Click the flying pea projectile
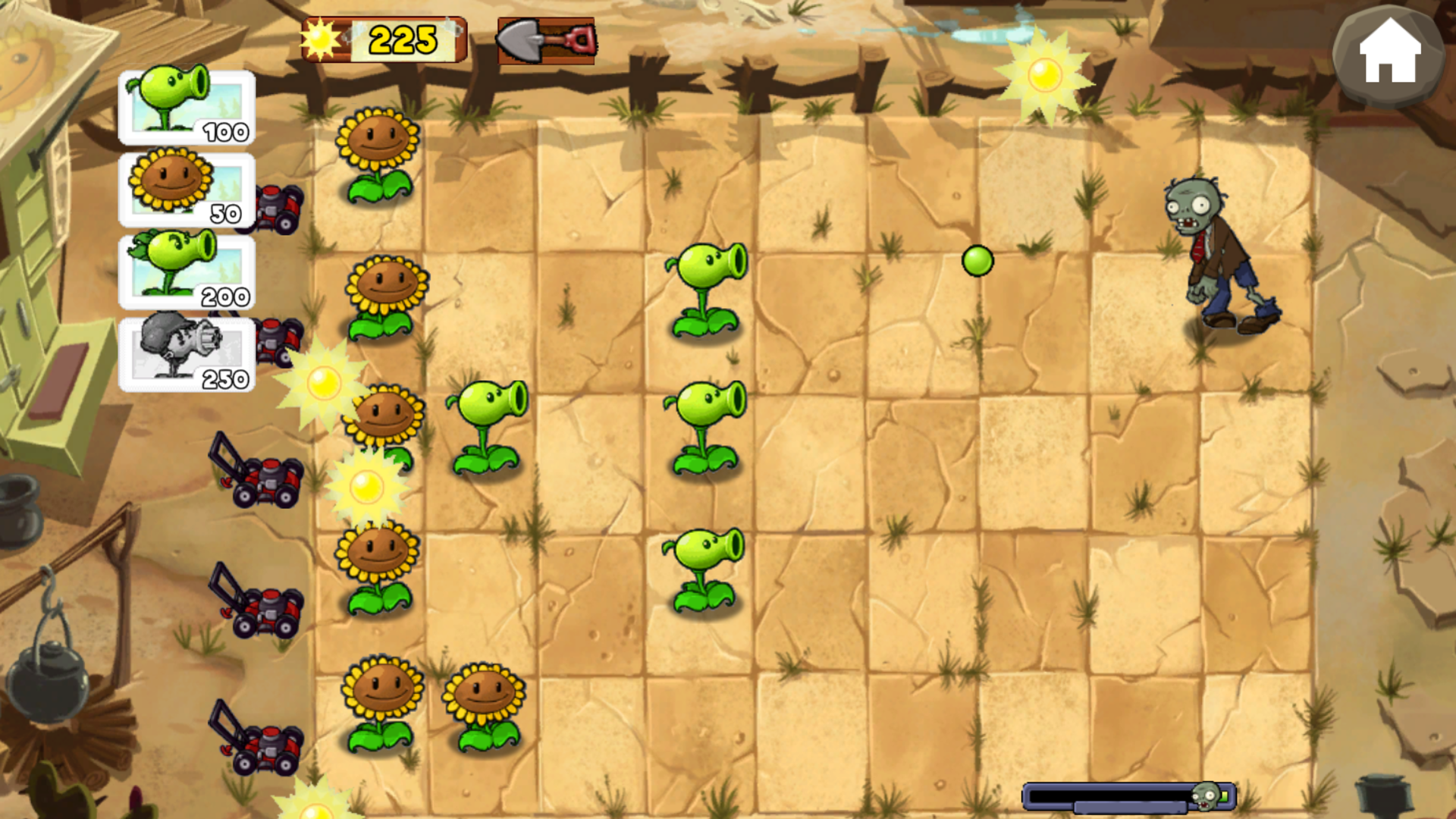Image resolution: width=1456 pixels, height=819 pixels. click(x=977, y=262)
